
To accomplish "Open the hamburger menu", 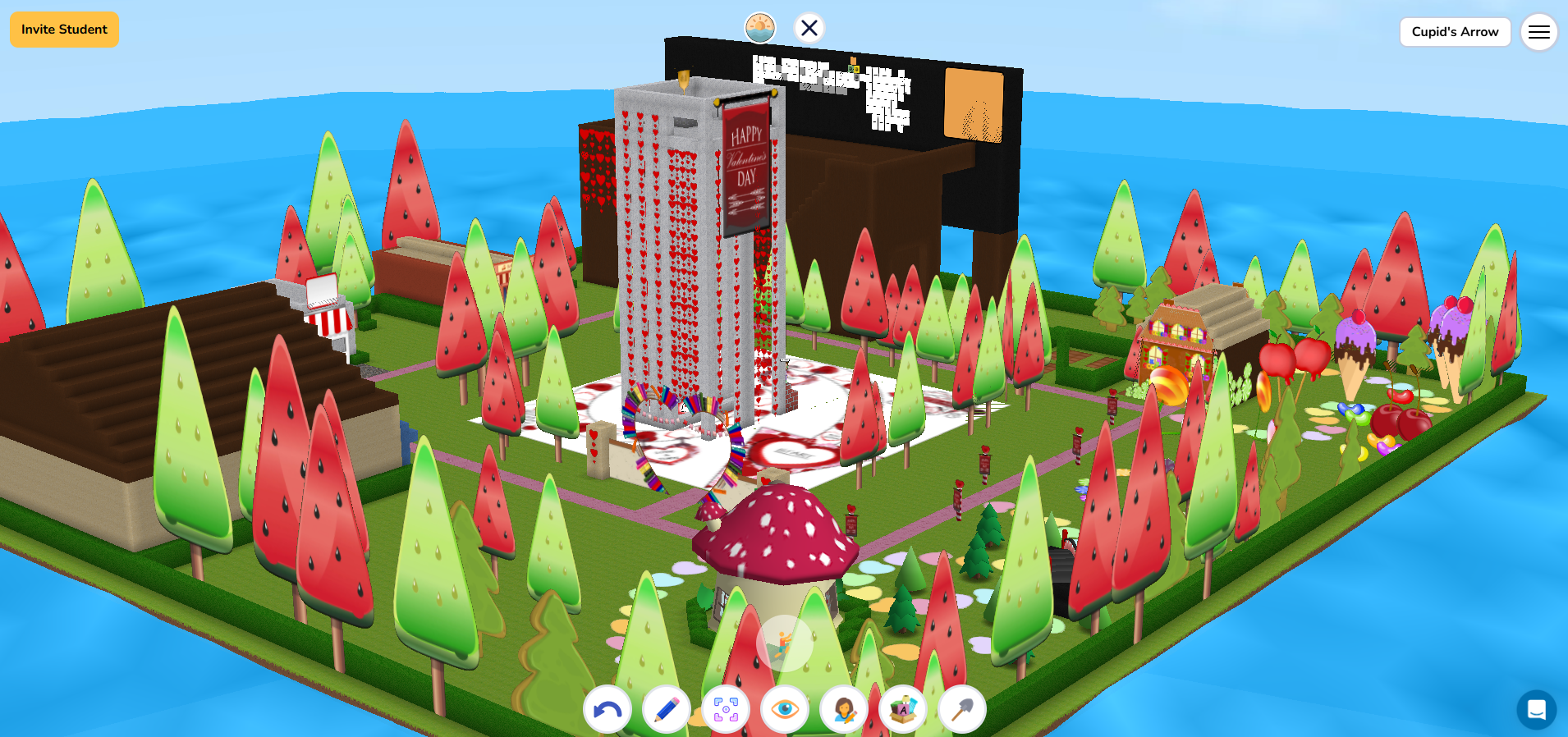I will [x=1538, y=32].
